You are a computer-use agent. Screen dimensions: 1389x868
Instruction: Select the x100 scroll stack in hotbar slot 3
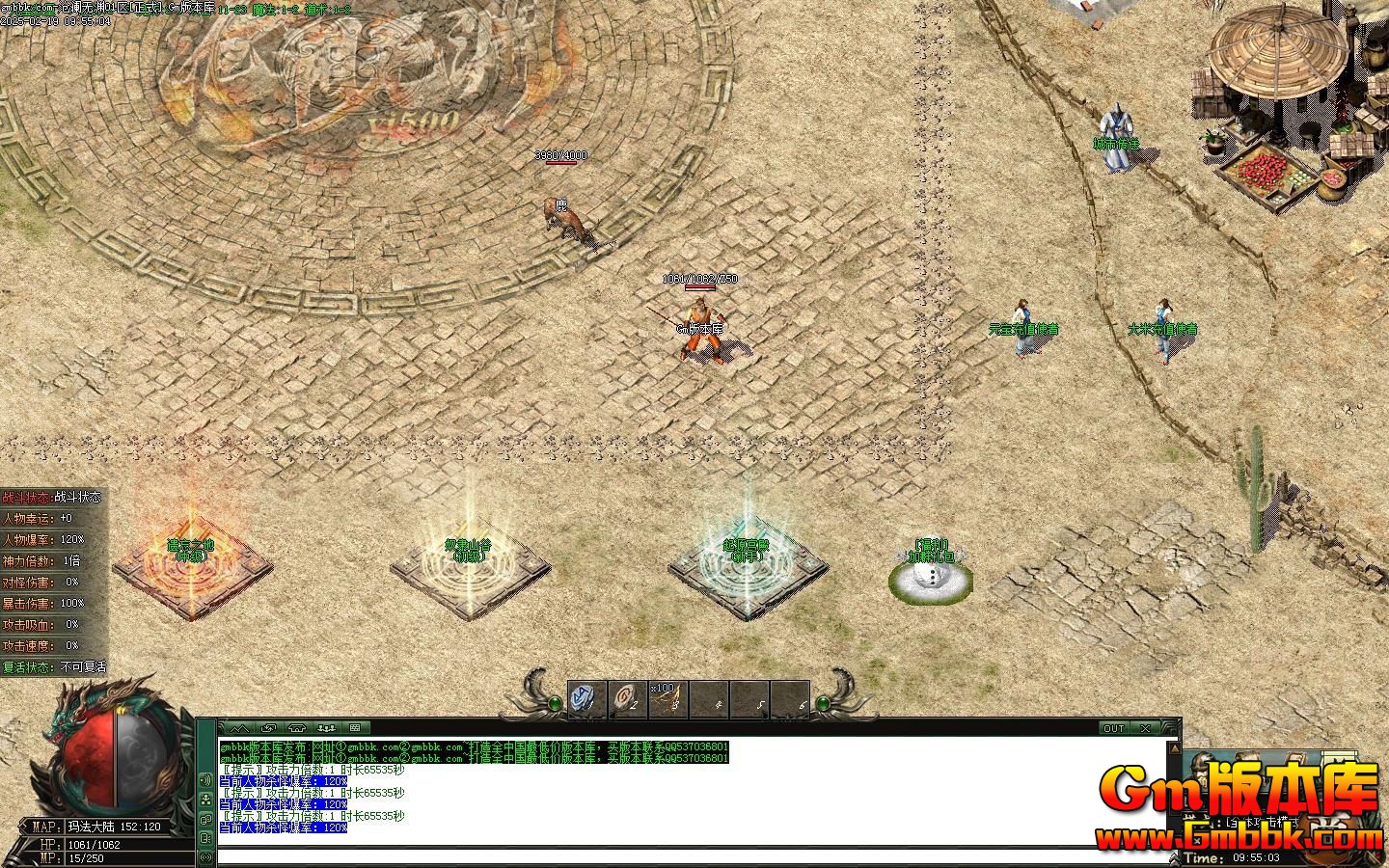pyautogui.click(x=667, y=697)
